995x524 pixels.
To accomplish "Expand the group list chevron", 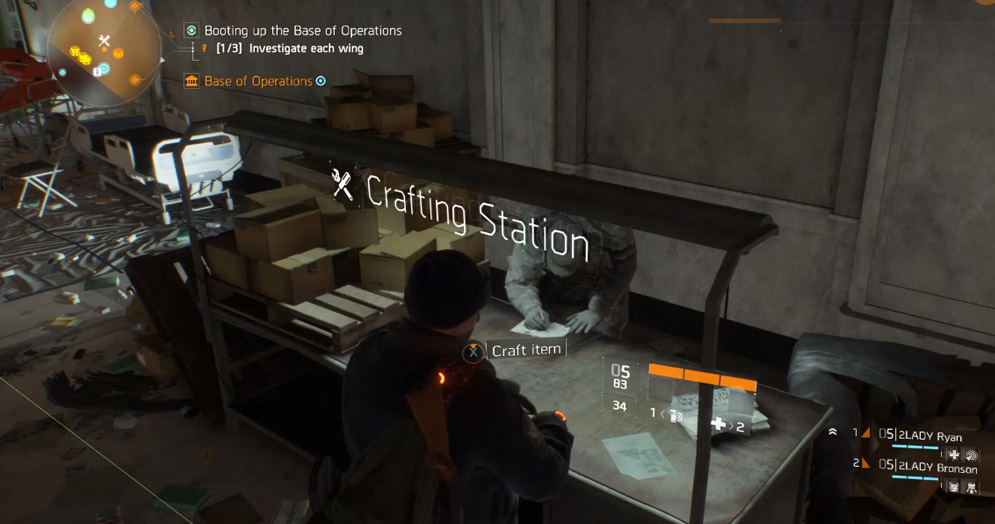I will click(833, 433).
